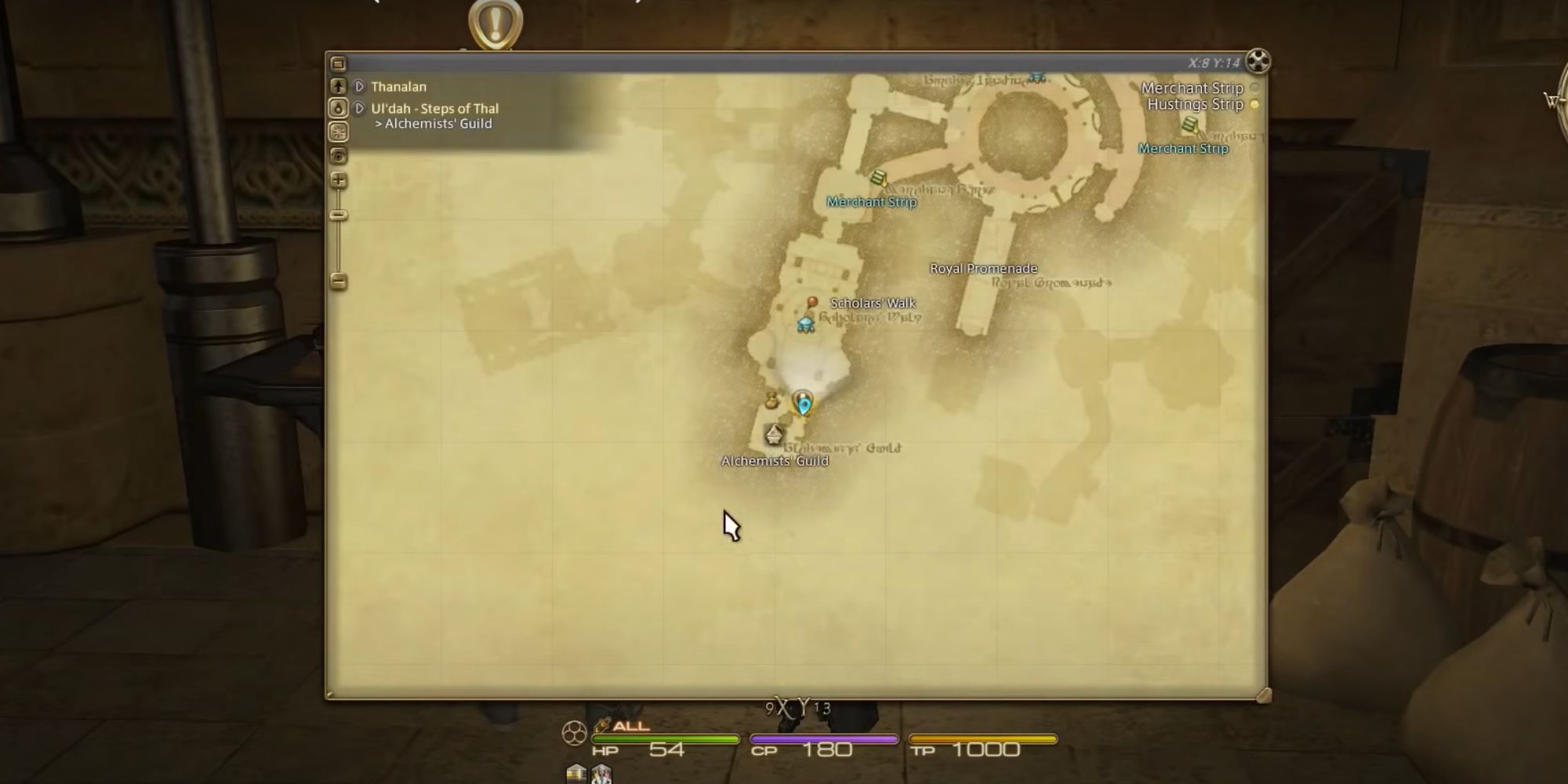Image resolution: width=1568 pixels, height=784 pixels.
Task: Click the eye-shaped map visibility button
Action: pos(338,155)
